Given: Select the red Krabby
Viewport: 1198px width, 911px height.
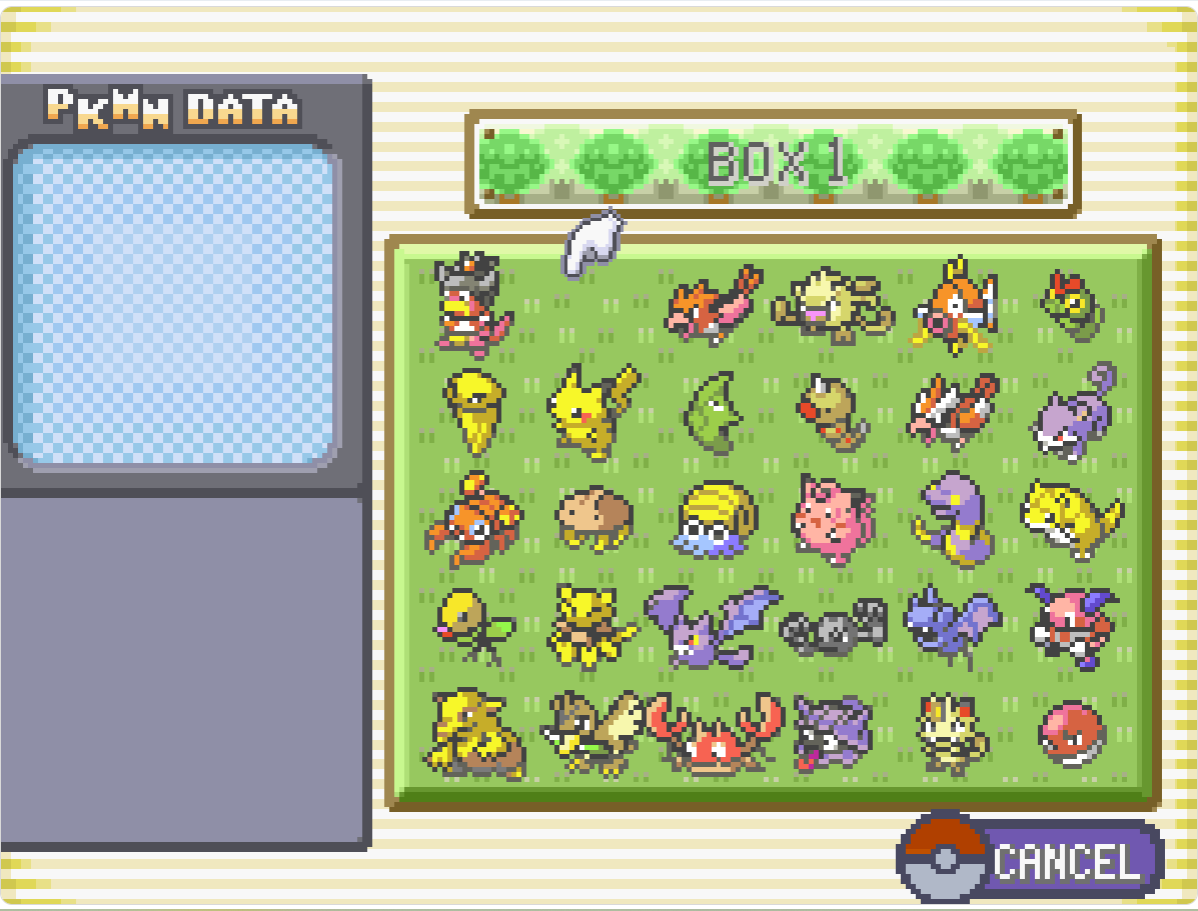Looking at the screenshot, I should click(x=714, y=737).
